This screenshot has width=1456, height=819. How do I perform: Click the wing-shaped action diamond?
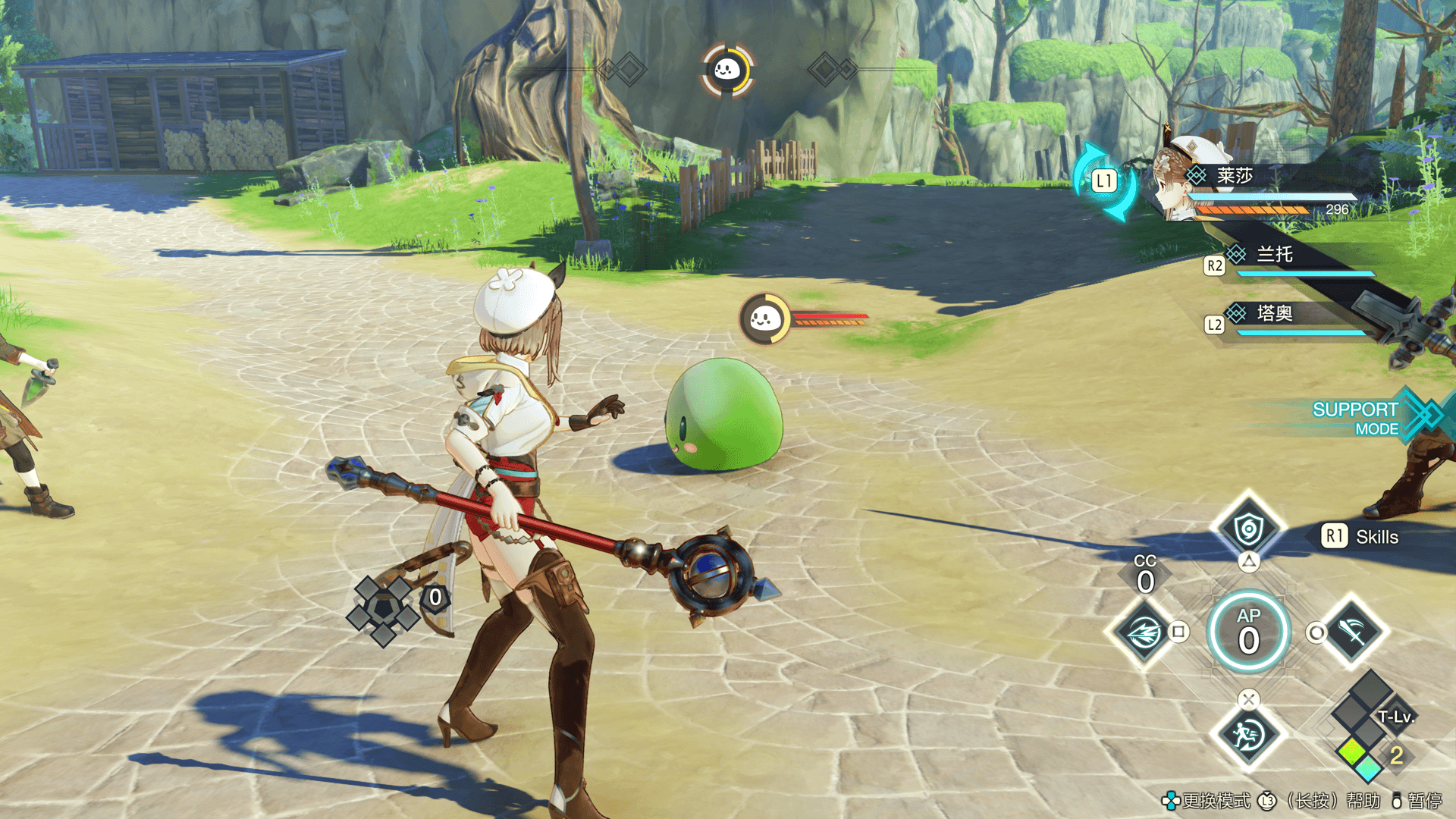(1144, 632)
